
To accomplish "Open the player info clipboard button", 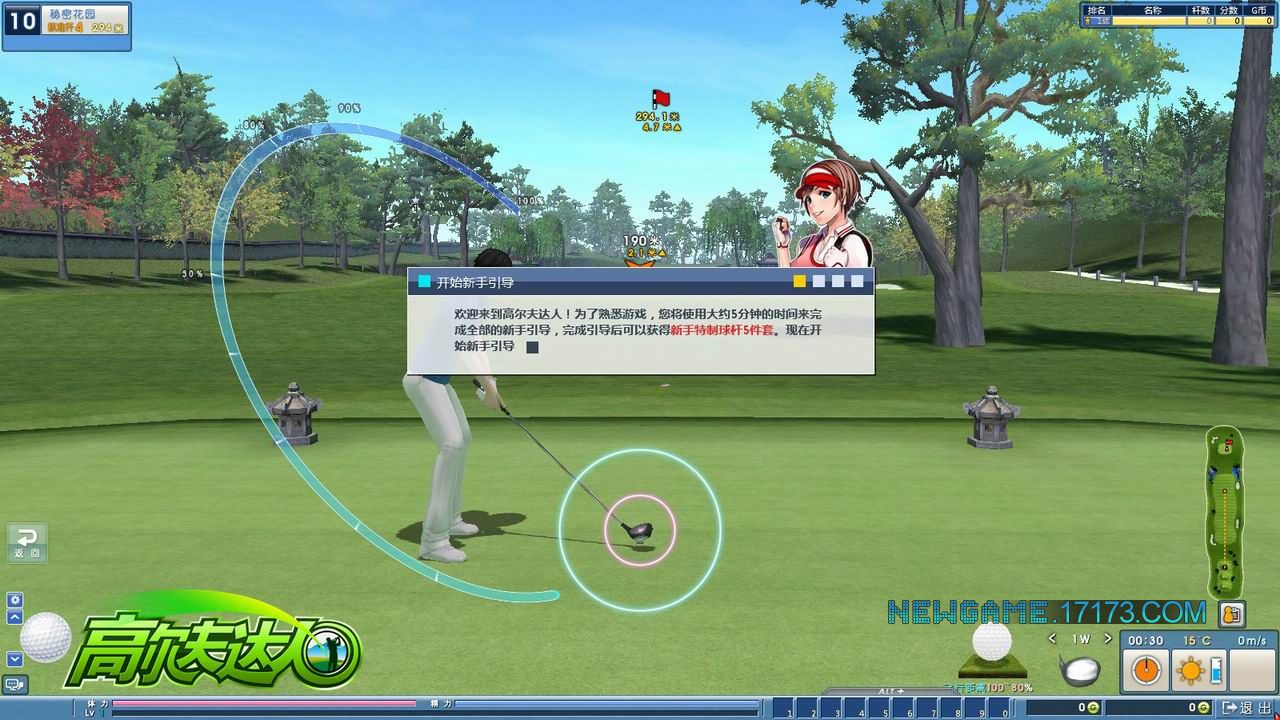I will coord(1232,614).
